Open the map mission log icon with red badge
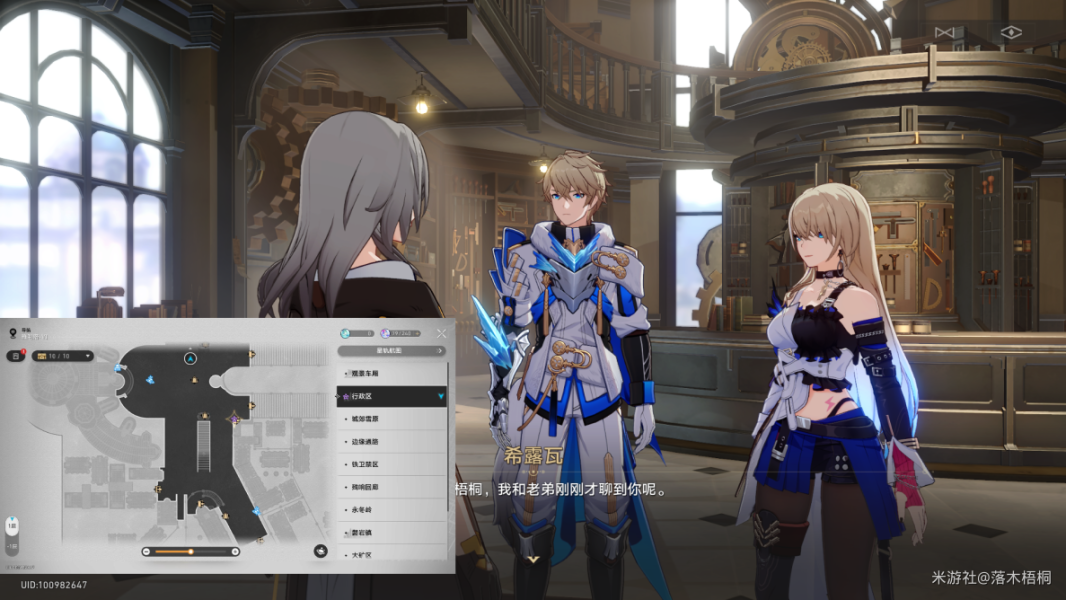This screenshot has width=1066, height=600. coord(16,355)
